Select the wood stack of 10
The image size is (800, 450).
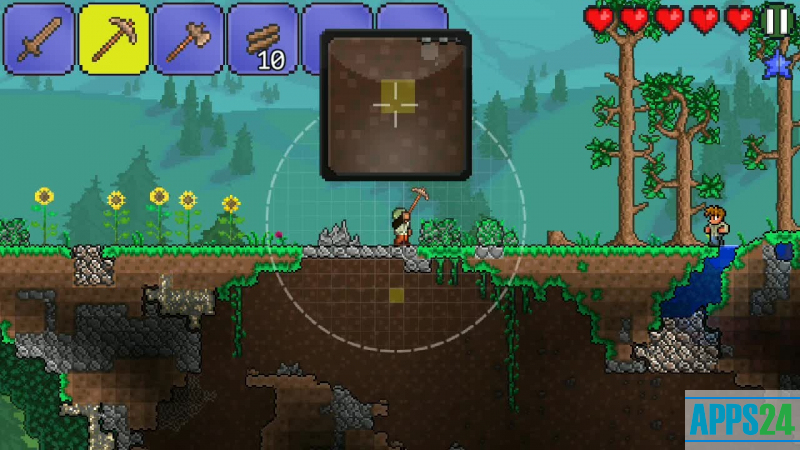tap(263, 39)
